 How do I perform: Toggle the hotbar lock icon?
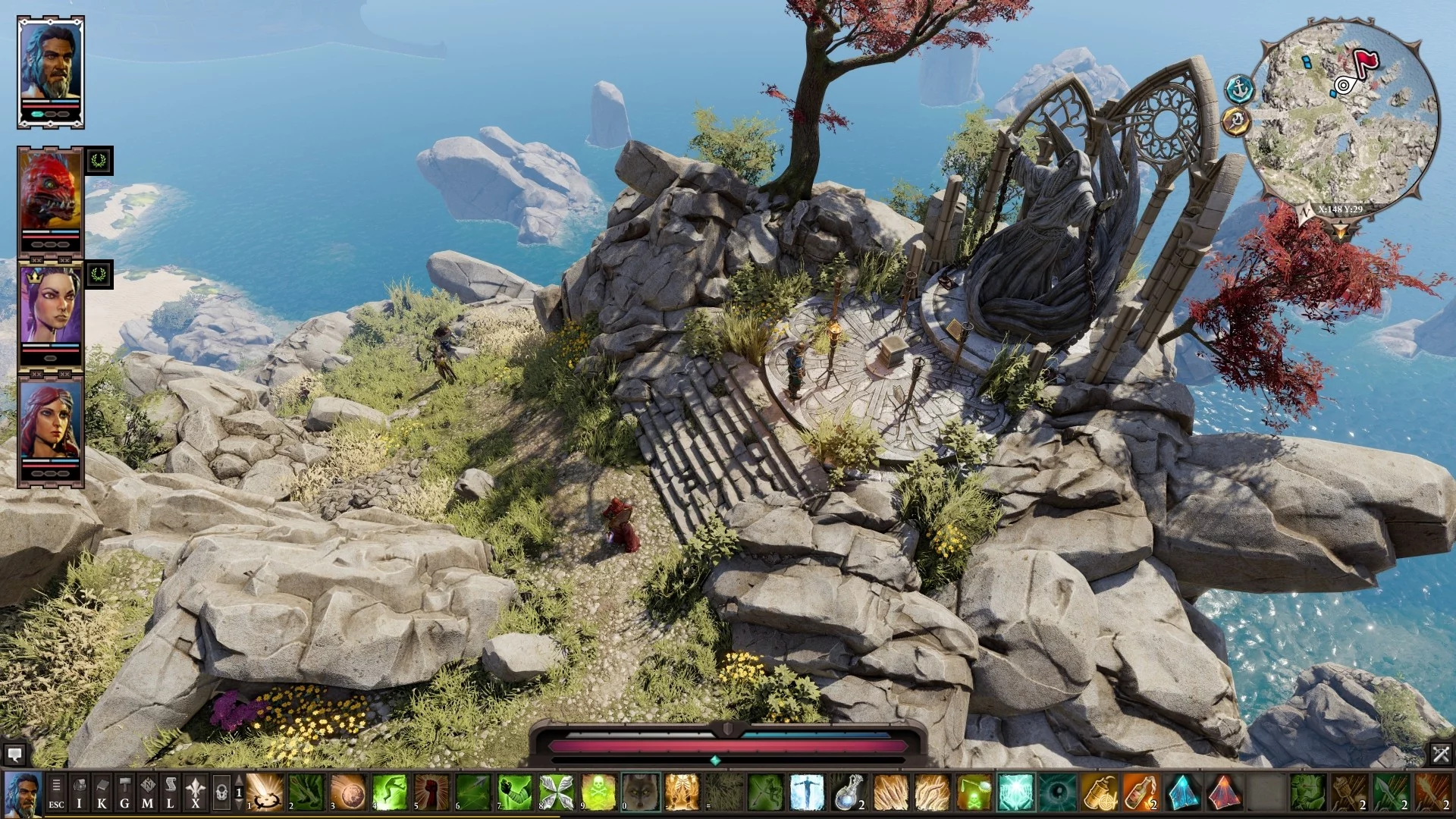tap(221, 792)
